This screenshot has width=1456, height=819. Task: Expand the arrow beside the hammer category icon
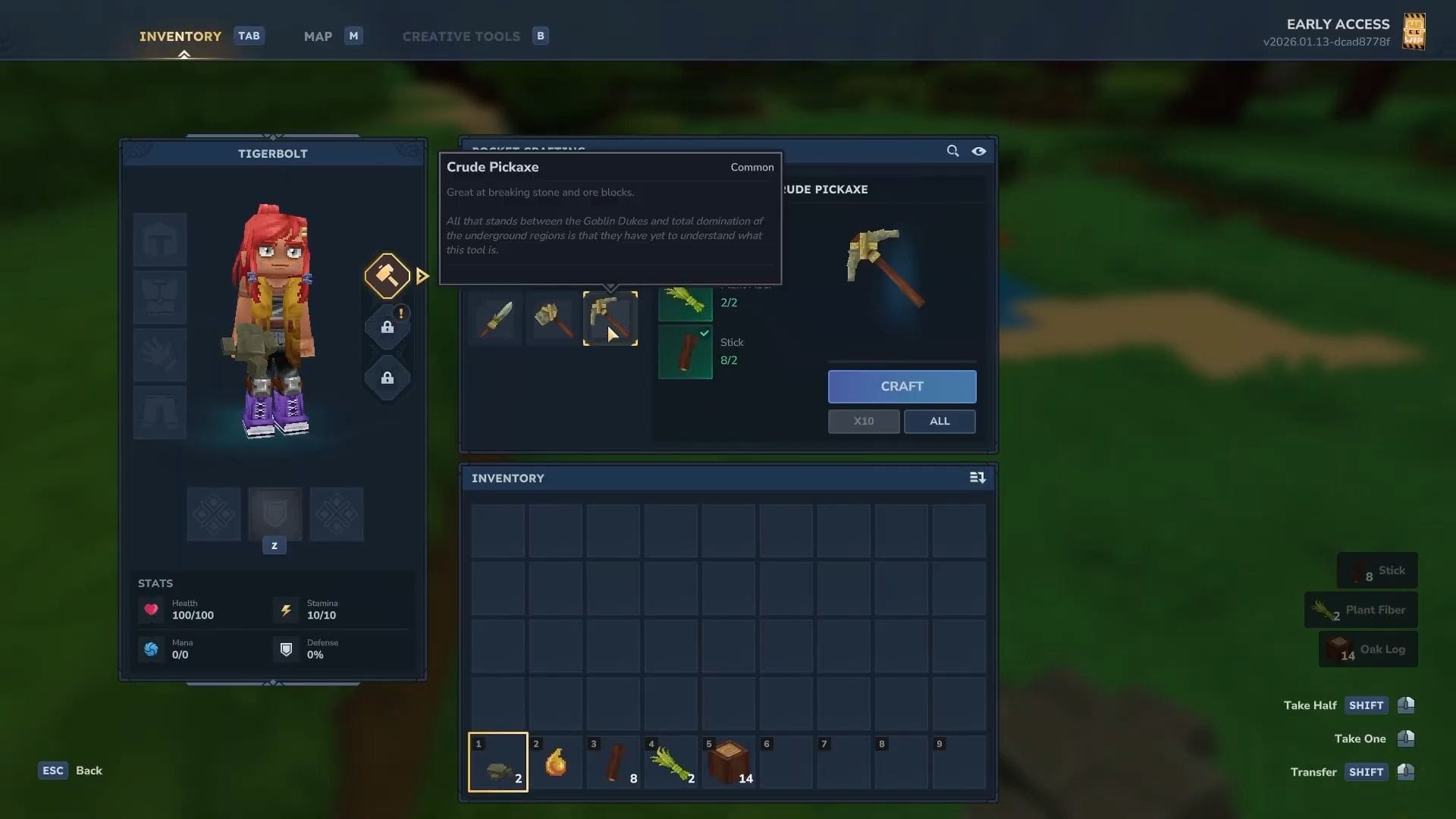click(x=422, y=276)
